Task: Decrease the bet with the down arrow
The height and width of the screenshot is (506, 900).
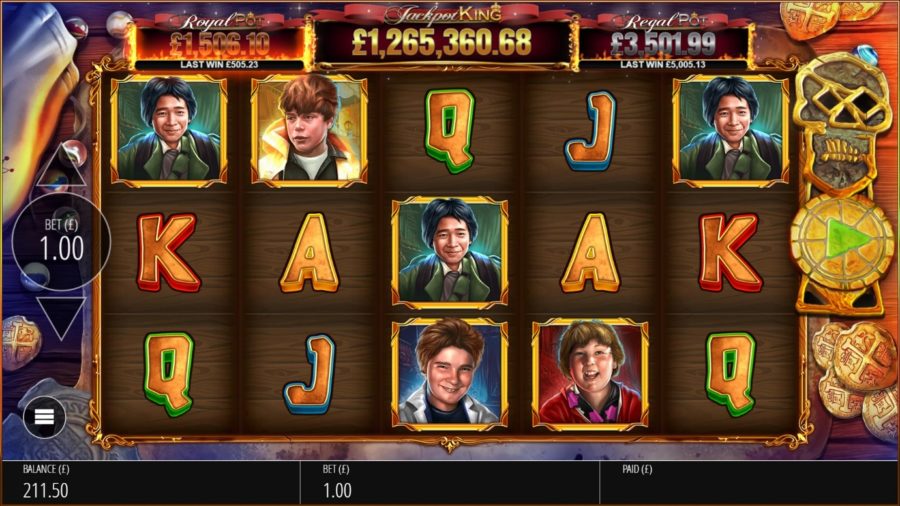Action: pyautogui.click(x=60, y=316)
